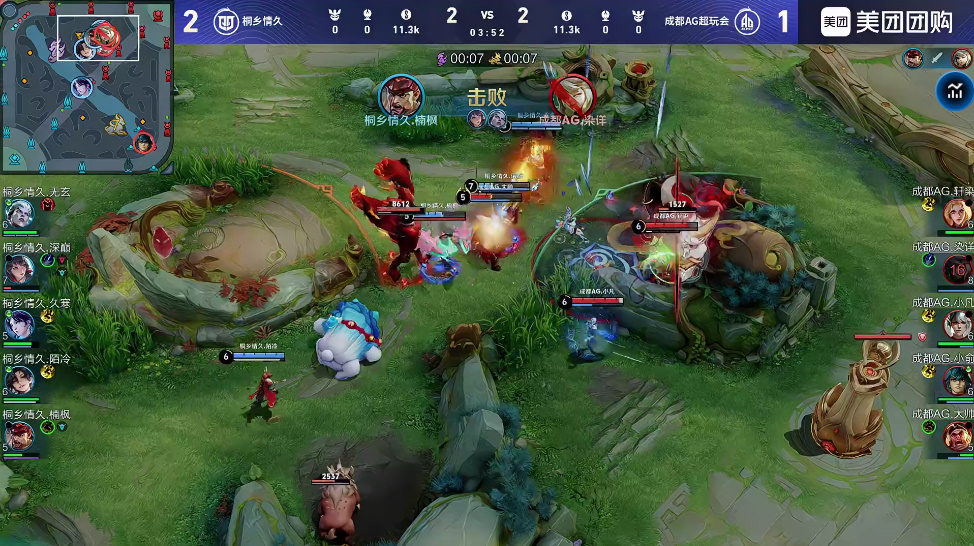Click the minimap in the corner

click(x=88, y=88)
